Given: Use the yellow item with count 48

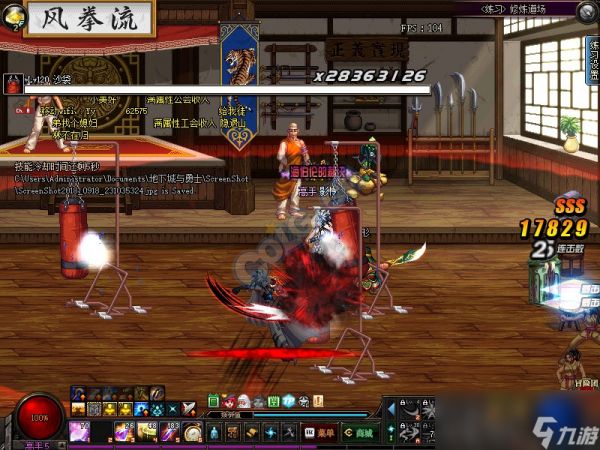Looking at the screenshot, I should [x=147, y=433].
